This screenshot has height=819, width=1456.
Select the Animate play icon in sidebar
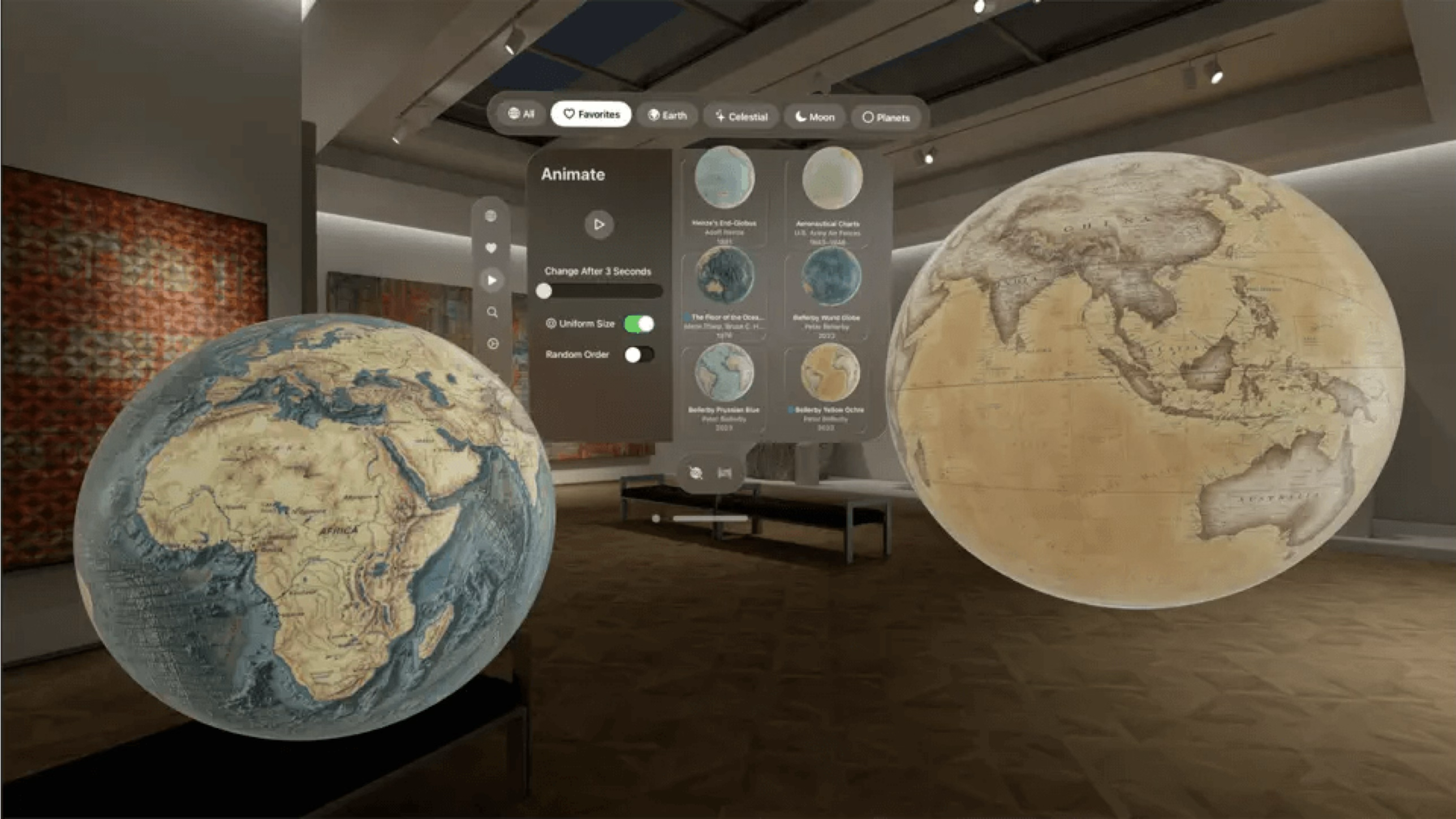(492, 279)
